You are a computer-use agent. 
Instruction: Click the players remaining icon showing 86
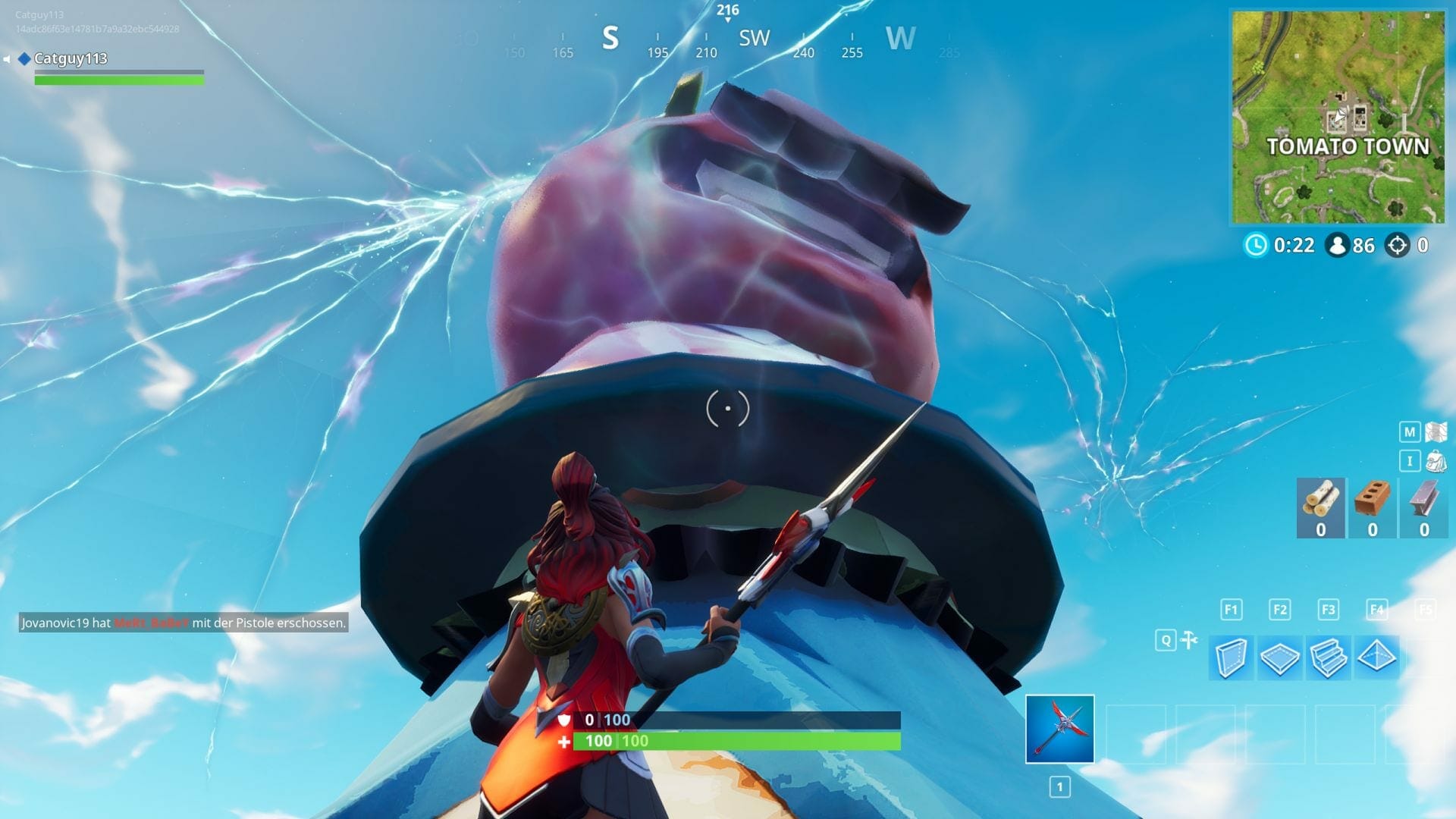click(x=1336, y=245)
